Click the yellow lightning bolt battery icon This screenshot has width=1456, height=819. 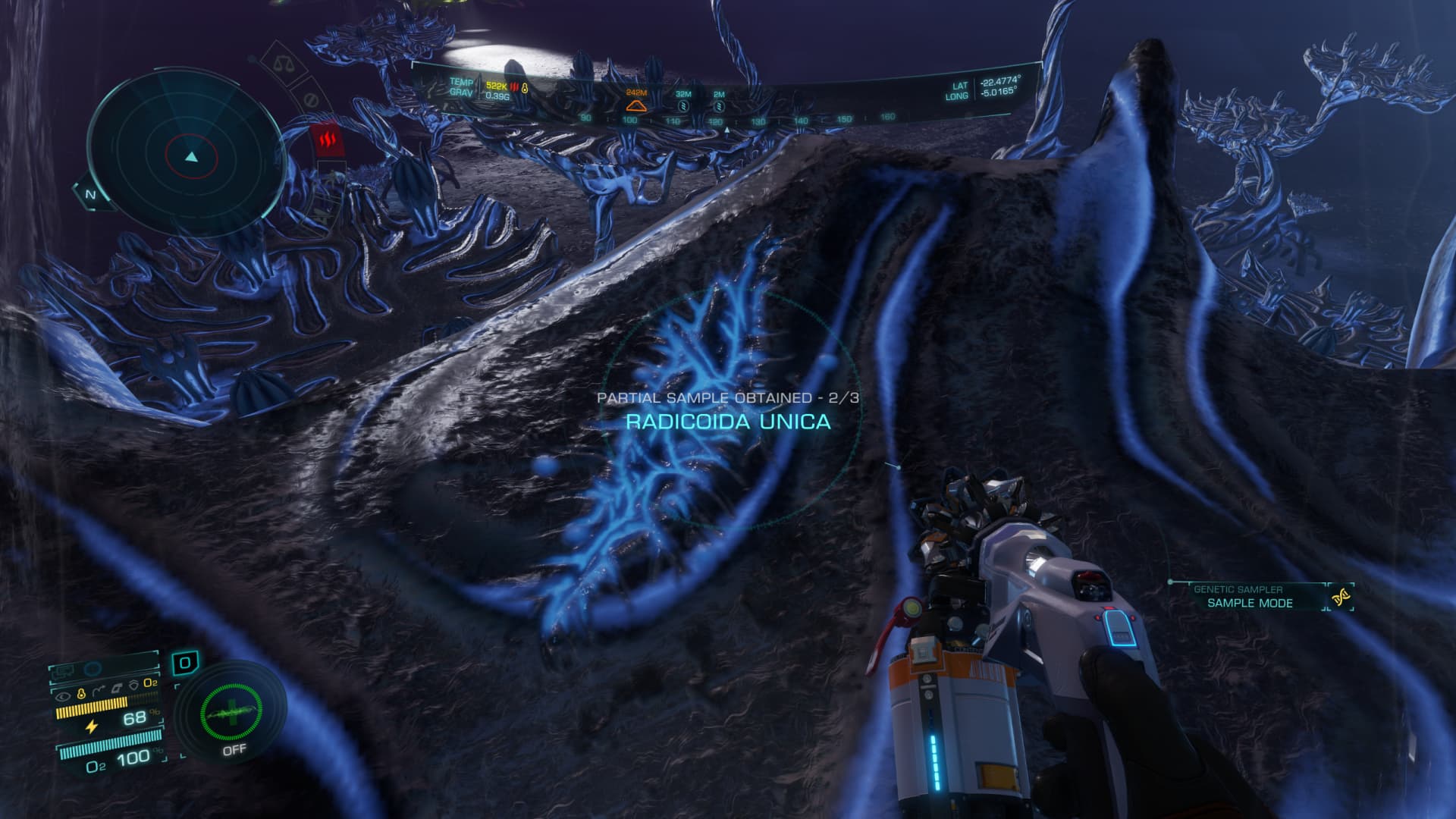[92, 726]
